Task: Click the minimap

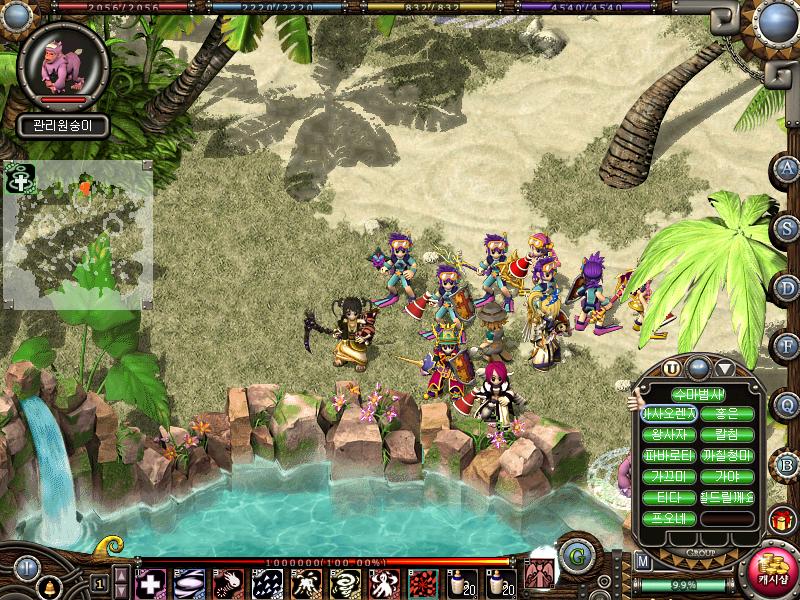Action: 78,235
